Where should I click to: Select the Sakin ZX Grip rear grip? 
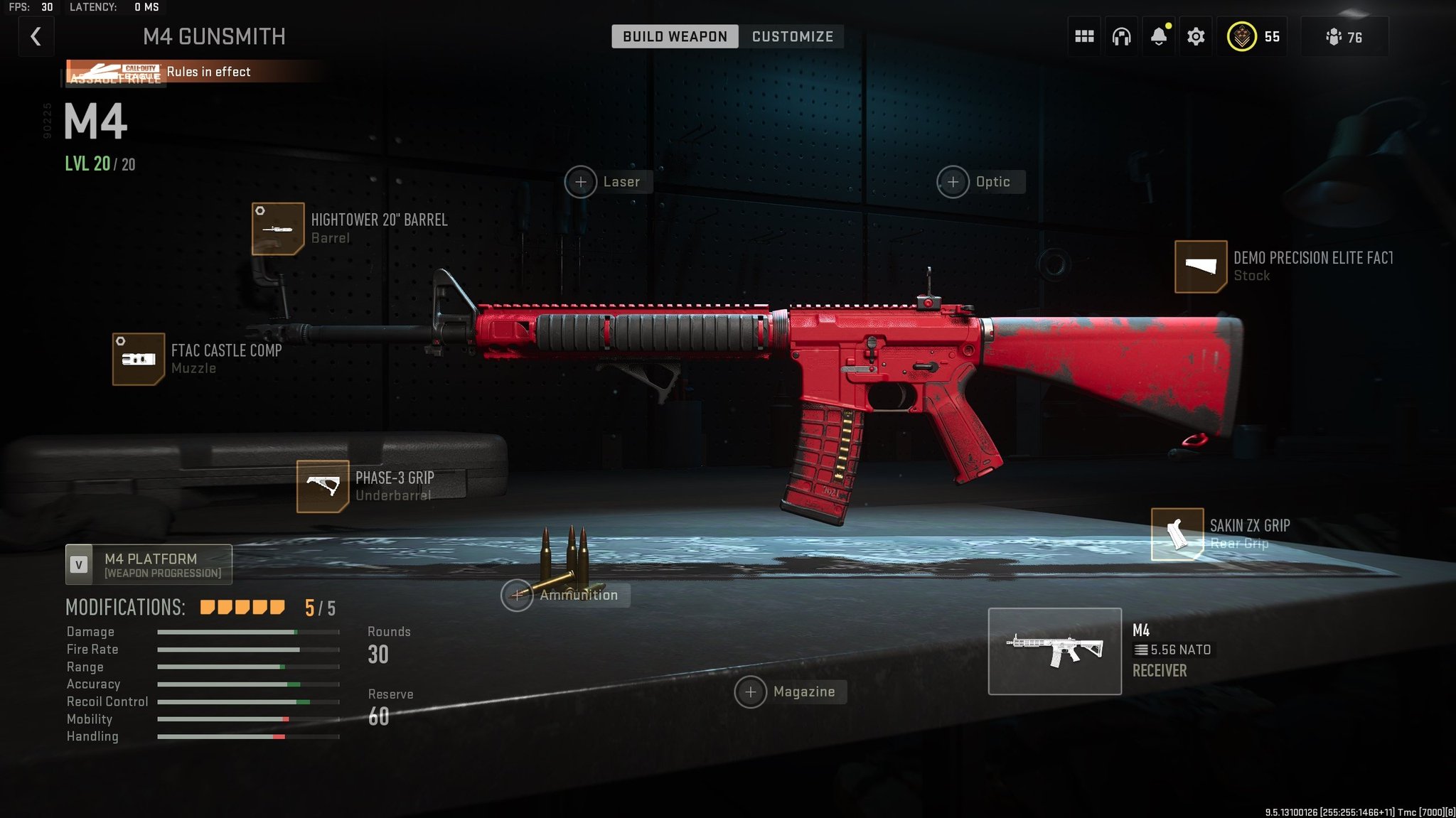point(1177,534)
